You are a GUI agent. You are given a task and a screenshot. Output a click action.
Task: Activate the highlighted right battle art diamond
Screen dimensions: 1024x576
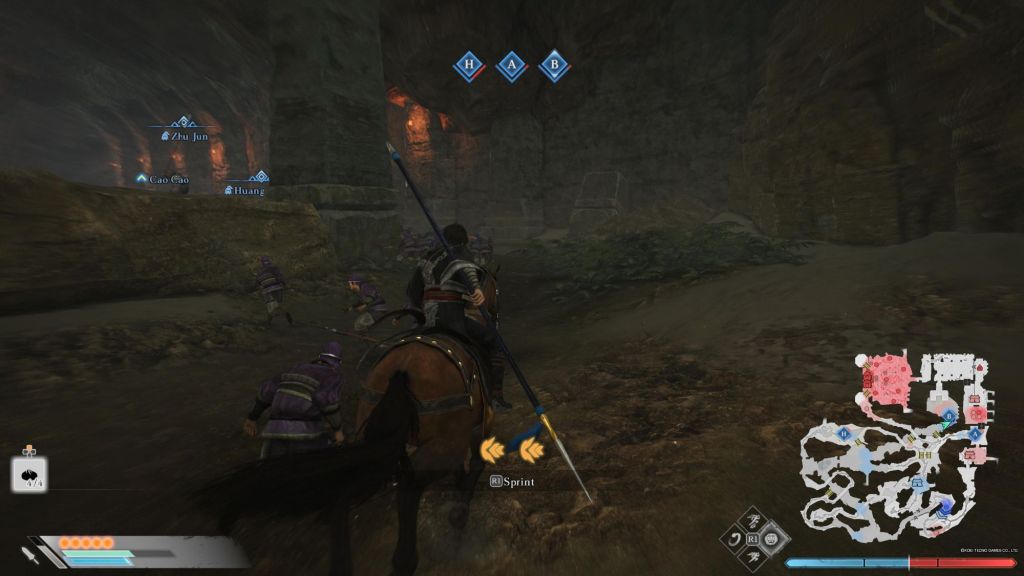coord(773,539)
